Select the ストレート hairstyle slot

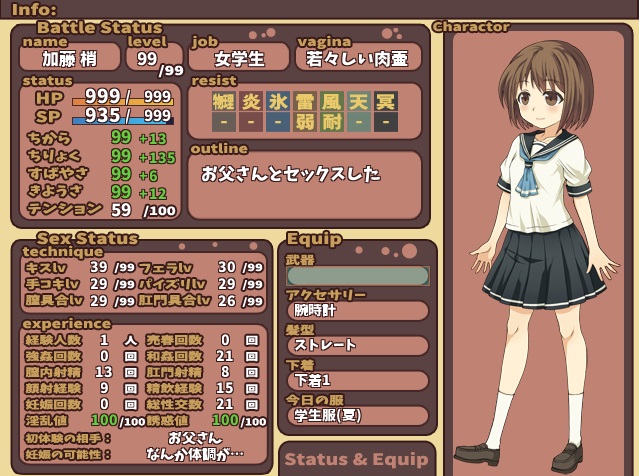pyautogui.click(x=357, y=346)
